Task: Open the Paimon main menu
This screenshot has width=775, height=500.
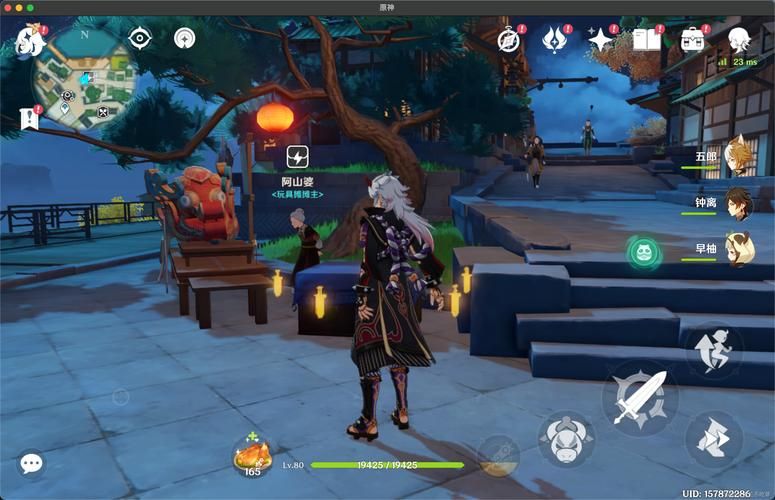Action: click(27, 42)
